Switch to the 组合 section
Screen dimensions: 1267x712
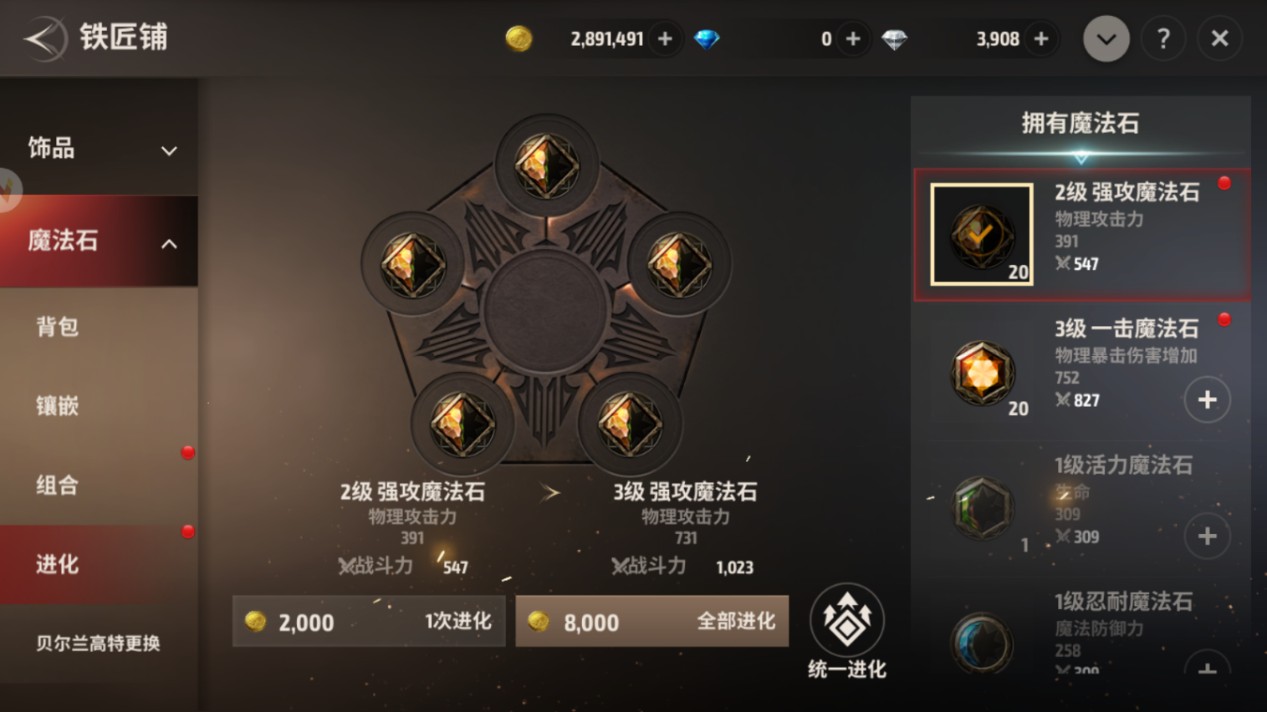pyautogui.click(x=98, y=486)
